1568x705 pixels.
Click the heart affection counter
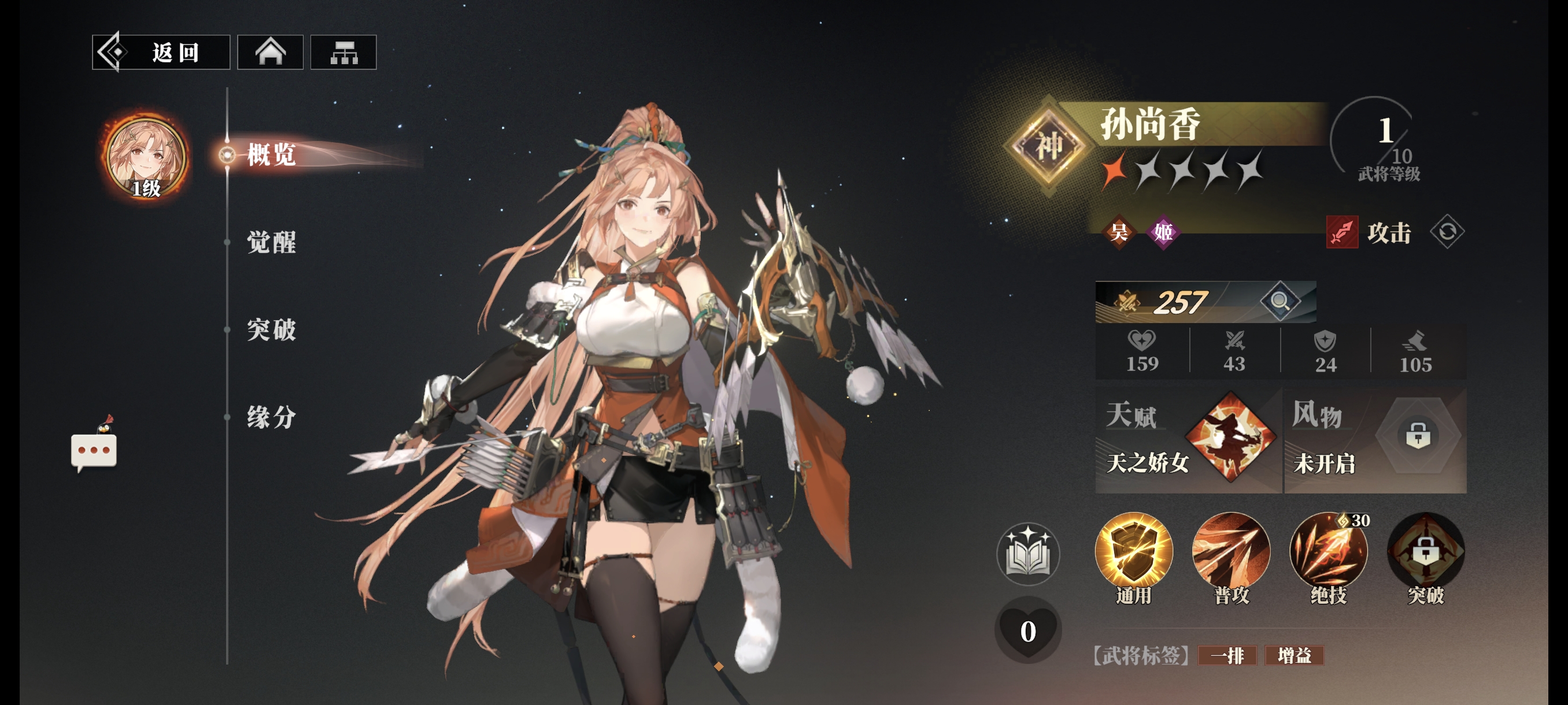click(x=1028, y=630)
